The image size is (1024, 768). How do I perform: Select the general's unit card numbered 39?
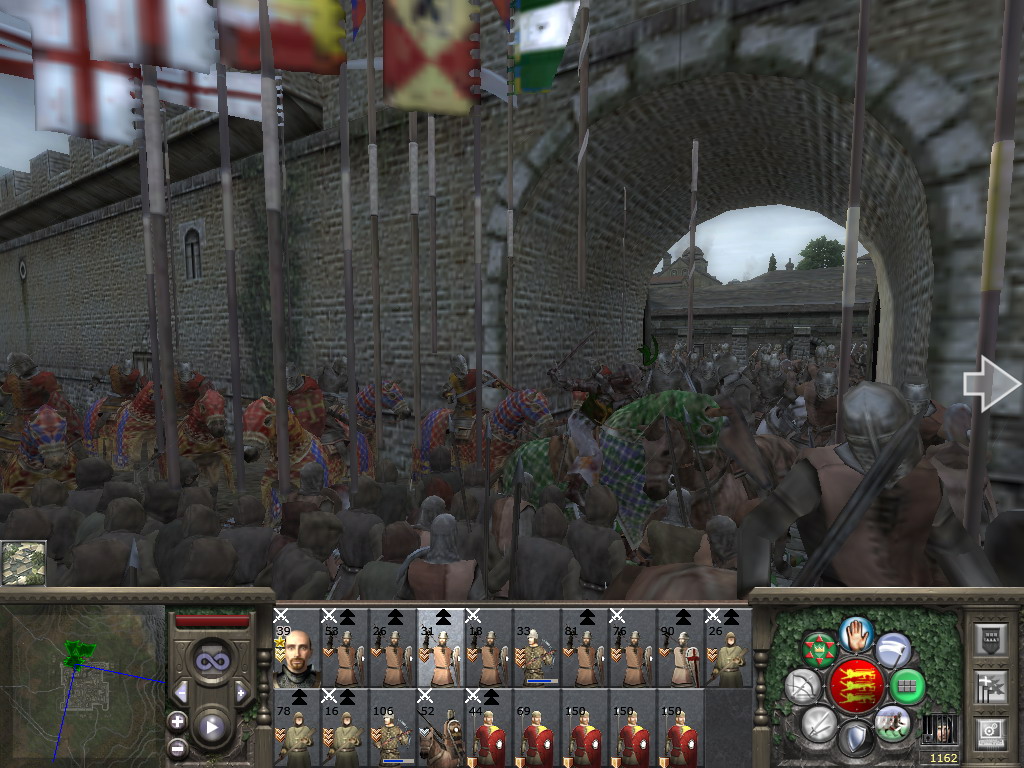click(x=296, y=650)
